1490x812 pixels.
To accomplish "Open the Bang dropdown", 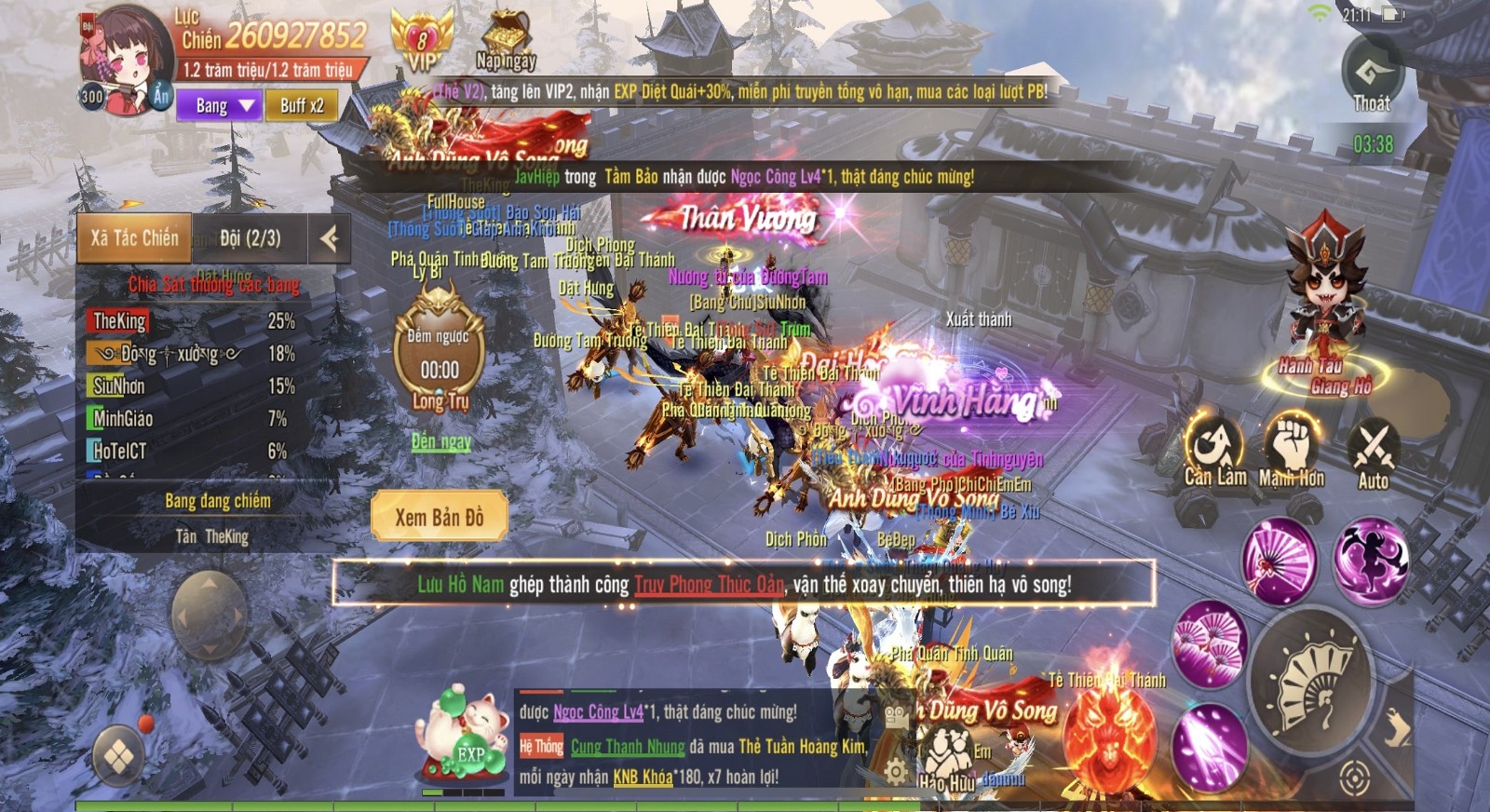I will point(219,106).
